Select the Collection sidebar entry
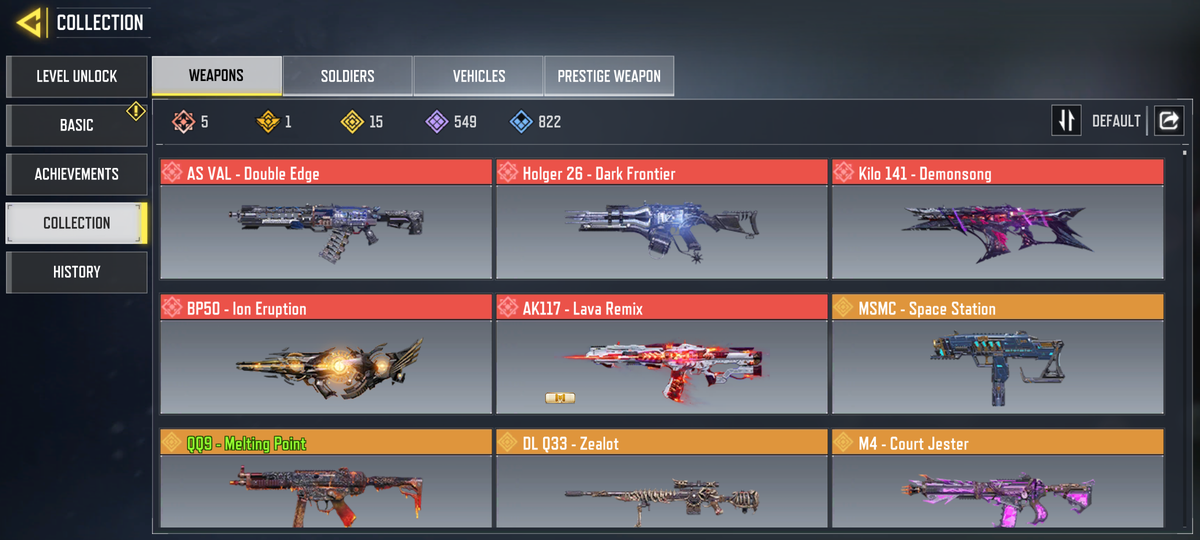 pos(76,223)
